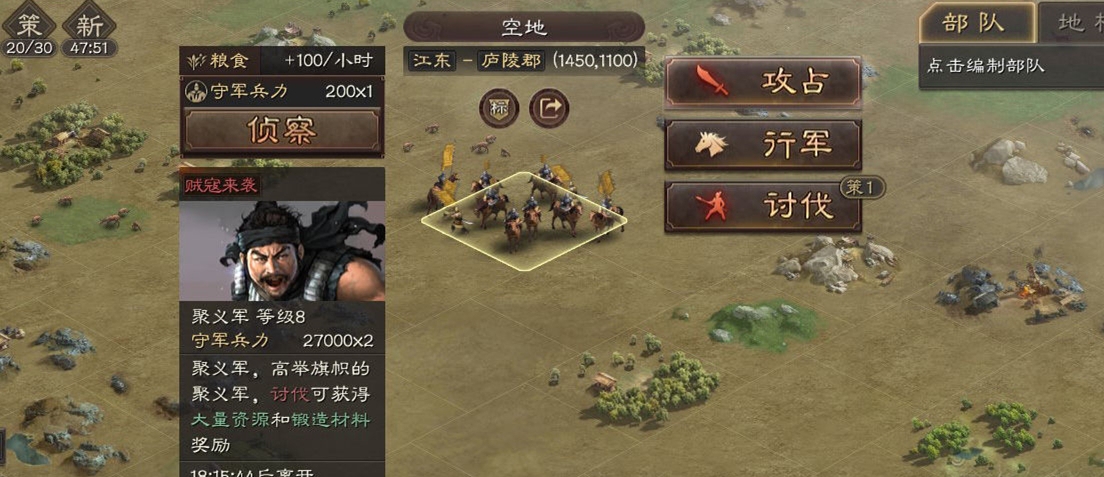Switch to the 部队 (troops) tab
The height and width of the screenshot is (477, 1104).
(x=975, y=22)
